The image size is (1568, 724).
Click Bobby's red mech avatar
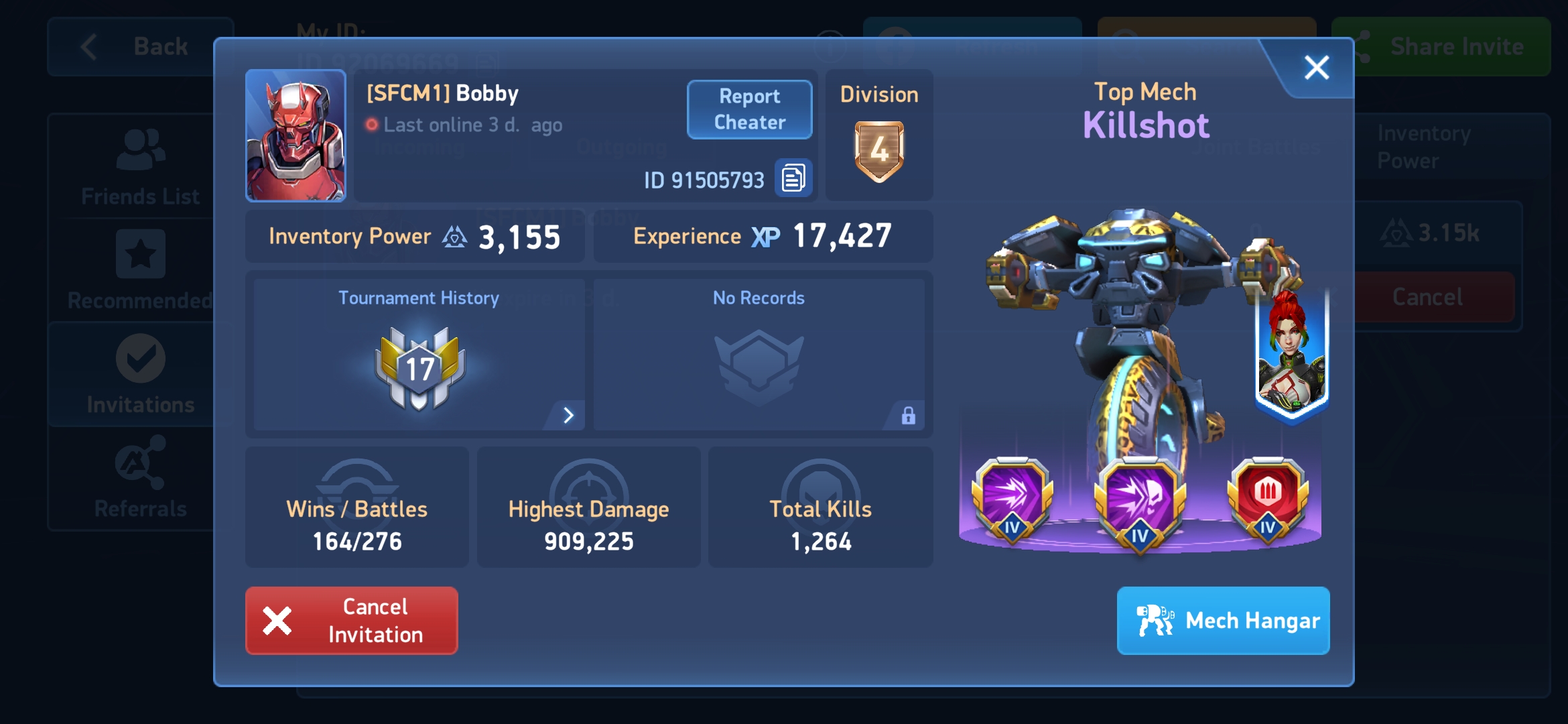(x=296, y=135)
